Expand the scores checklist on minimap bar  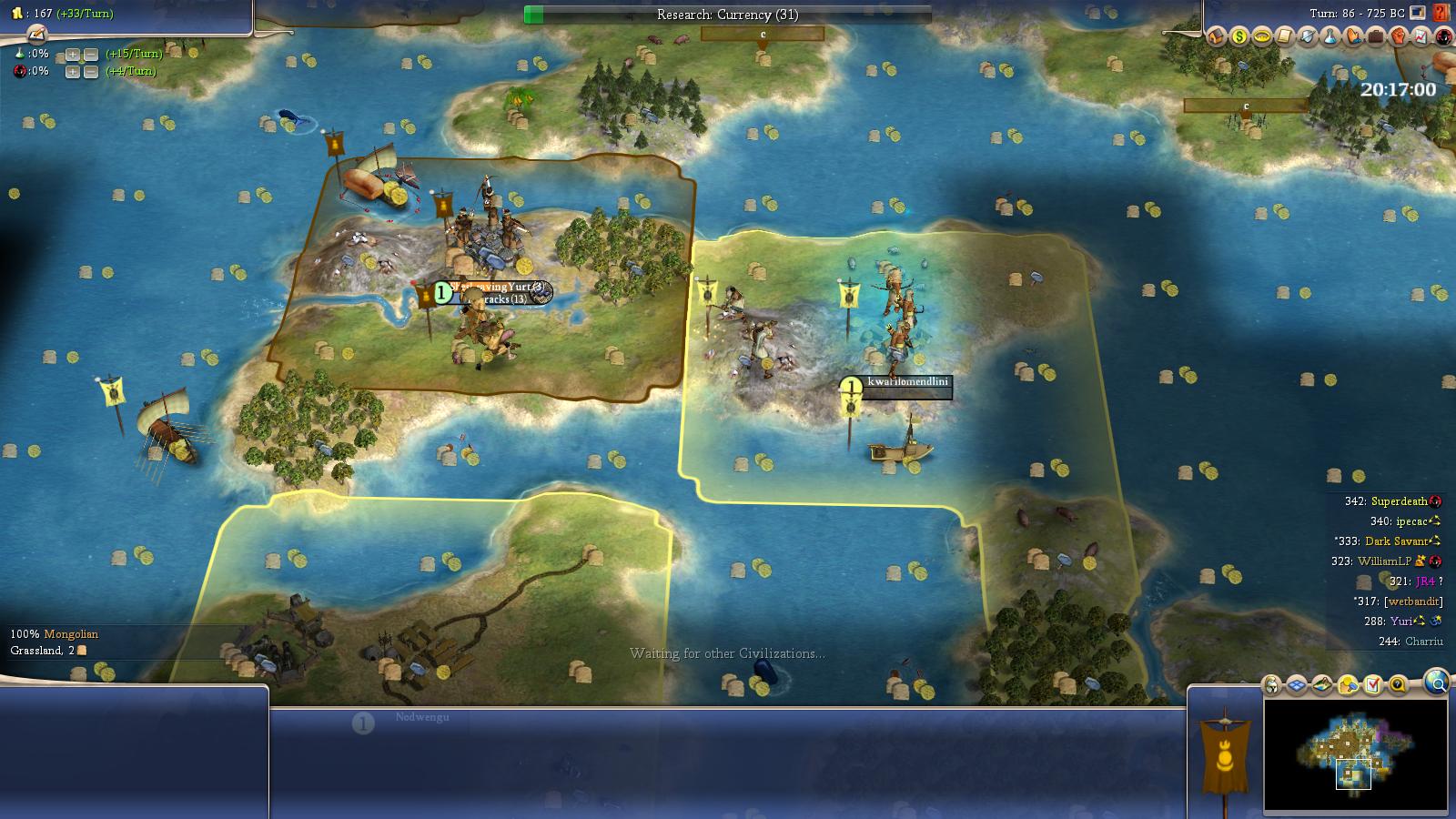(x=1371, y=682)
